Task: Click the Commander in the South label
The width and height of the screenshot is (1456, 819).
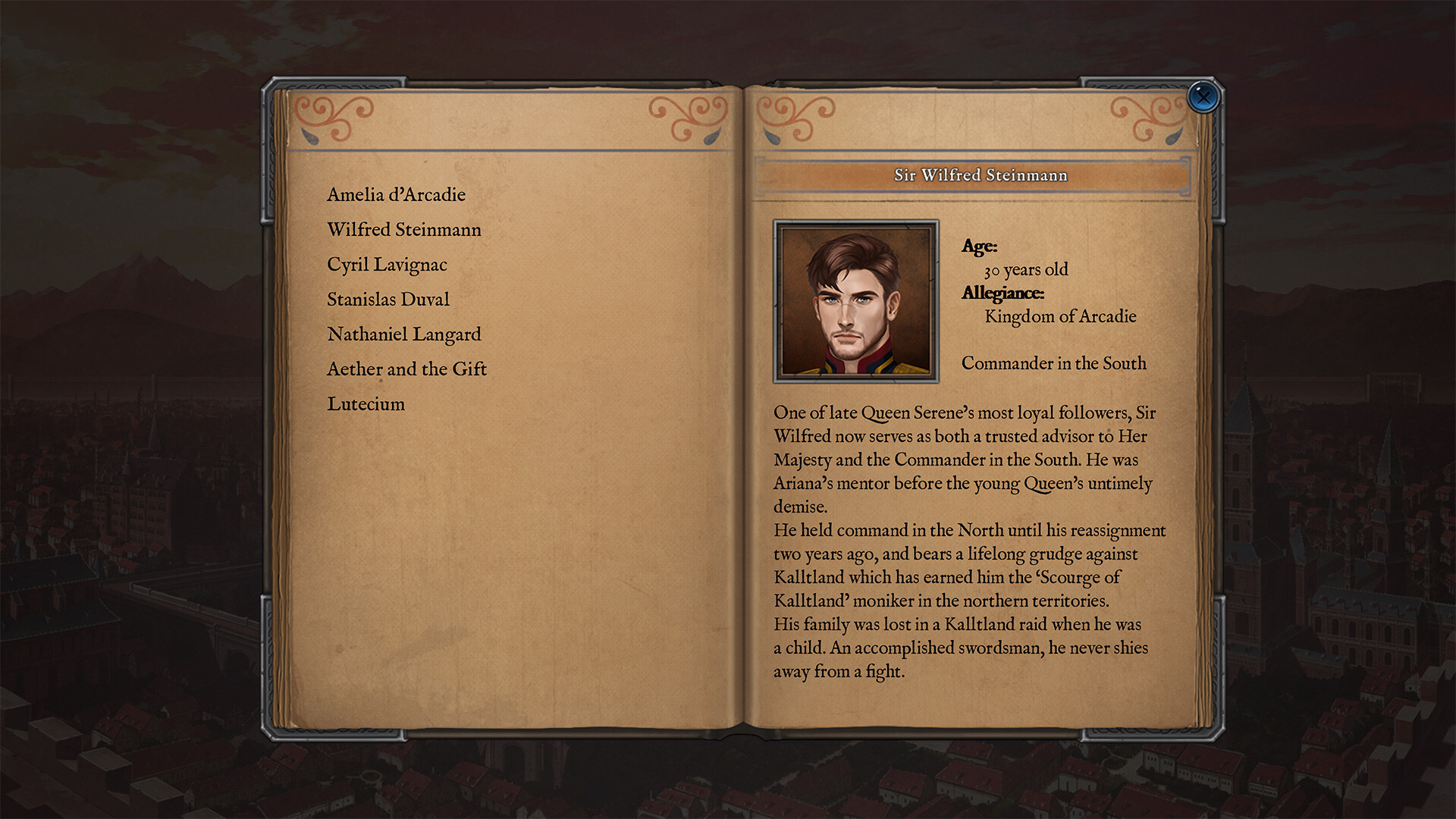Action: 1053,363
